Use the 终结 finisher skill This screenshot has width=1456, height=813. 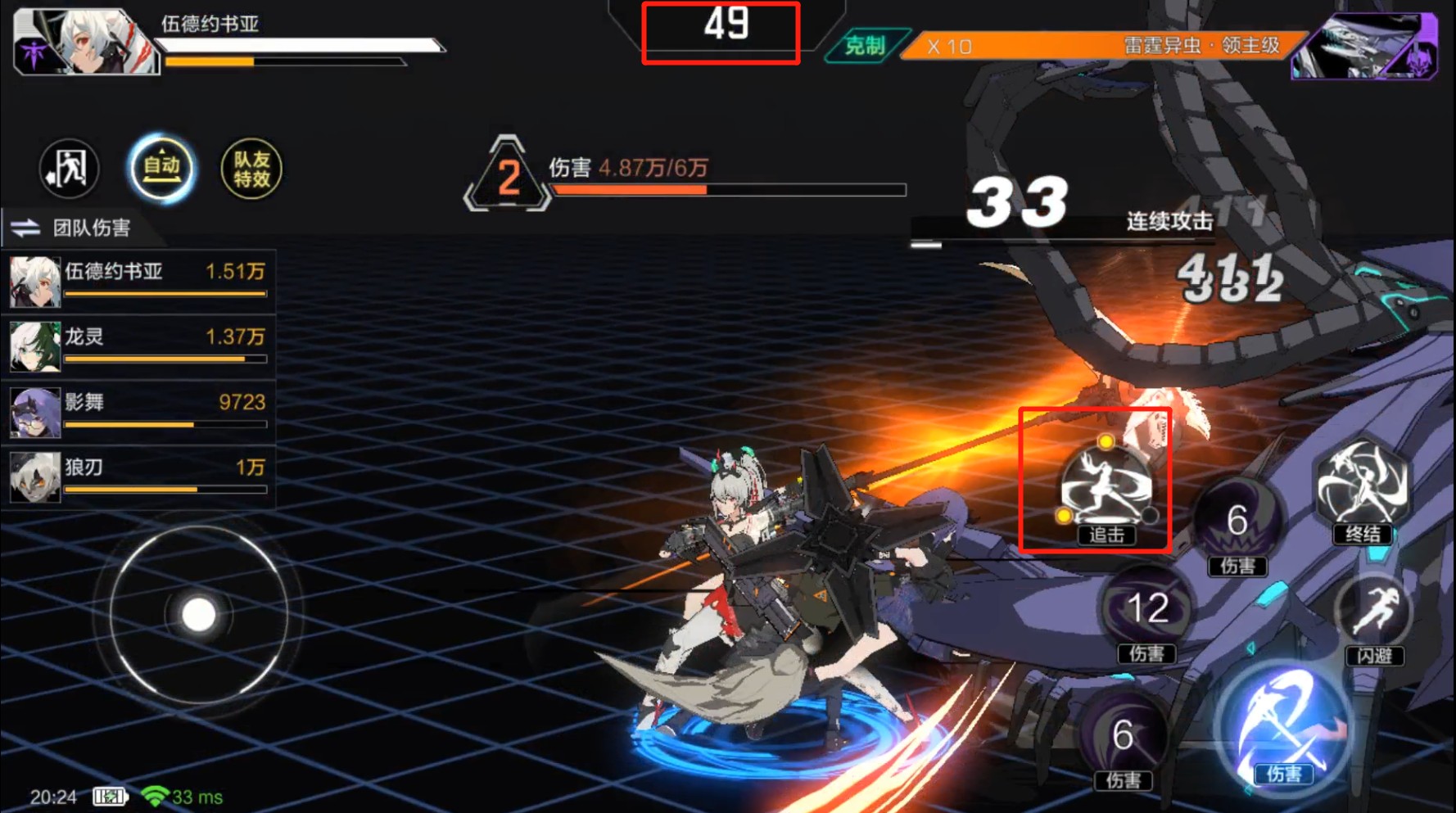[x=1362, y=488]
